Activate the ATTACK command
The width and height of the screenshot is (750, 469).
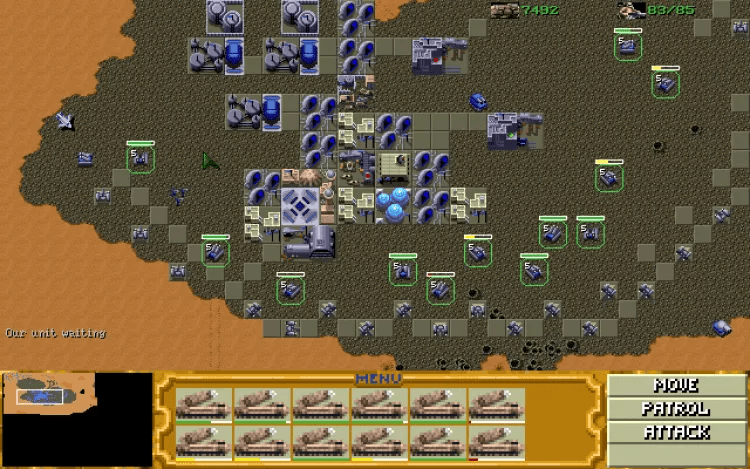click(x=675, y=433)
